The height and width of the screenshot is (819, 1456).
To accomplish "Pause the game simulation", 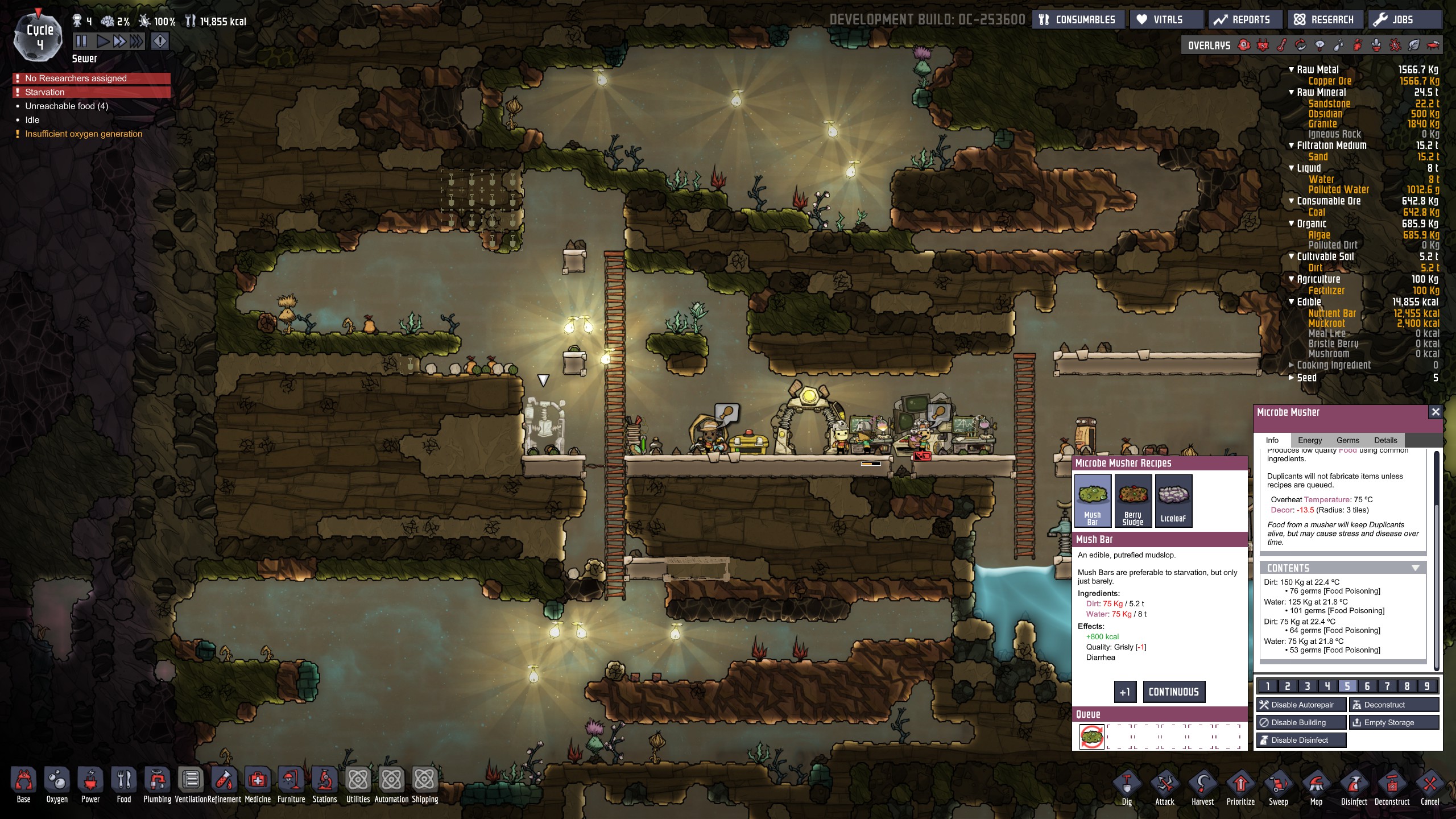I will click(x=81, y=41).
